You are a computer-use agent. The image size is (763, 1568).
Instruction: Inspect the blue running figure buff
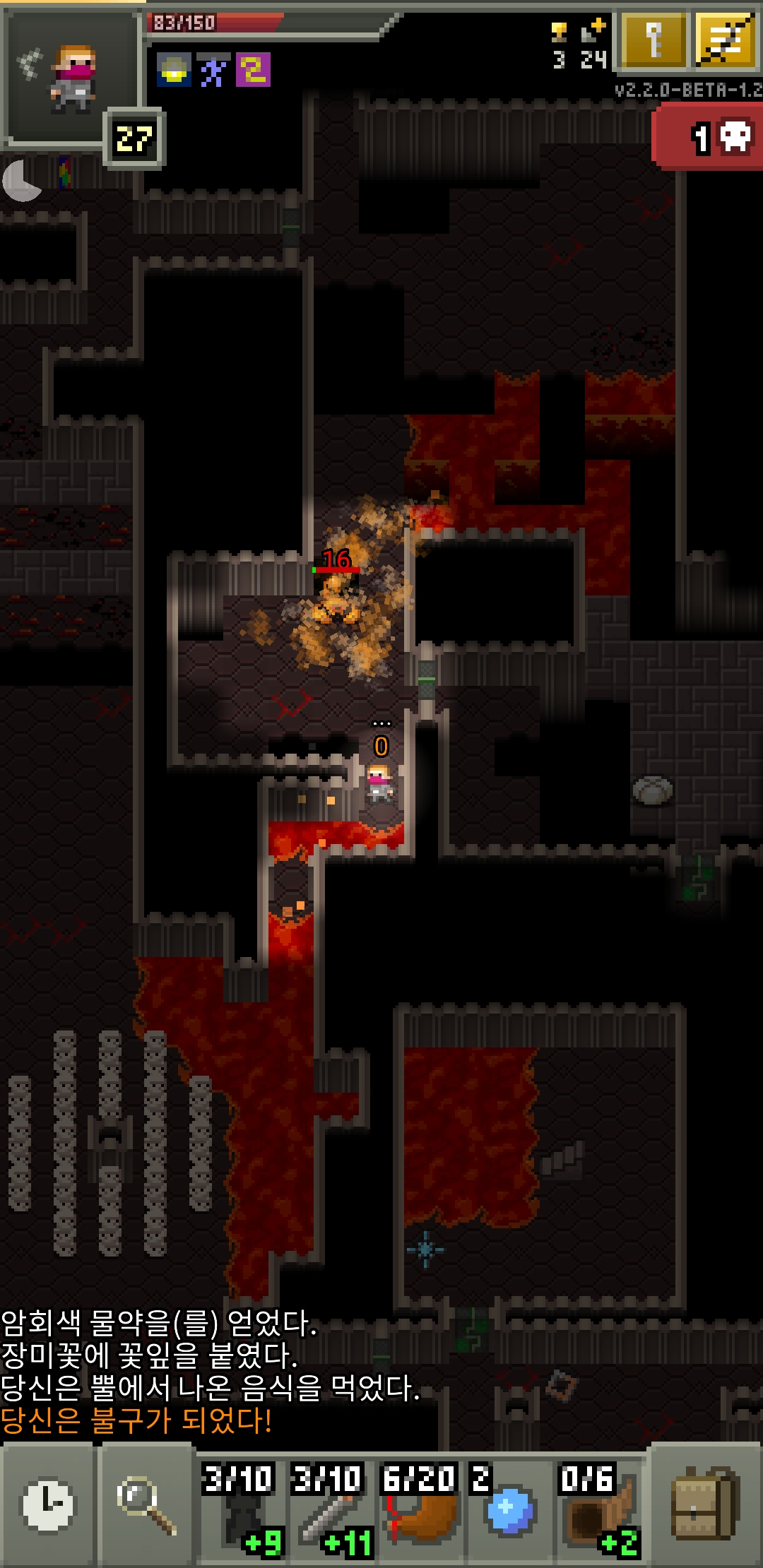click(213, 71)
